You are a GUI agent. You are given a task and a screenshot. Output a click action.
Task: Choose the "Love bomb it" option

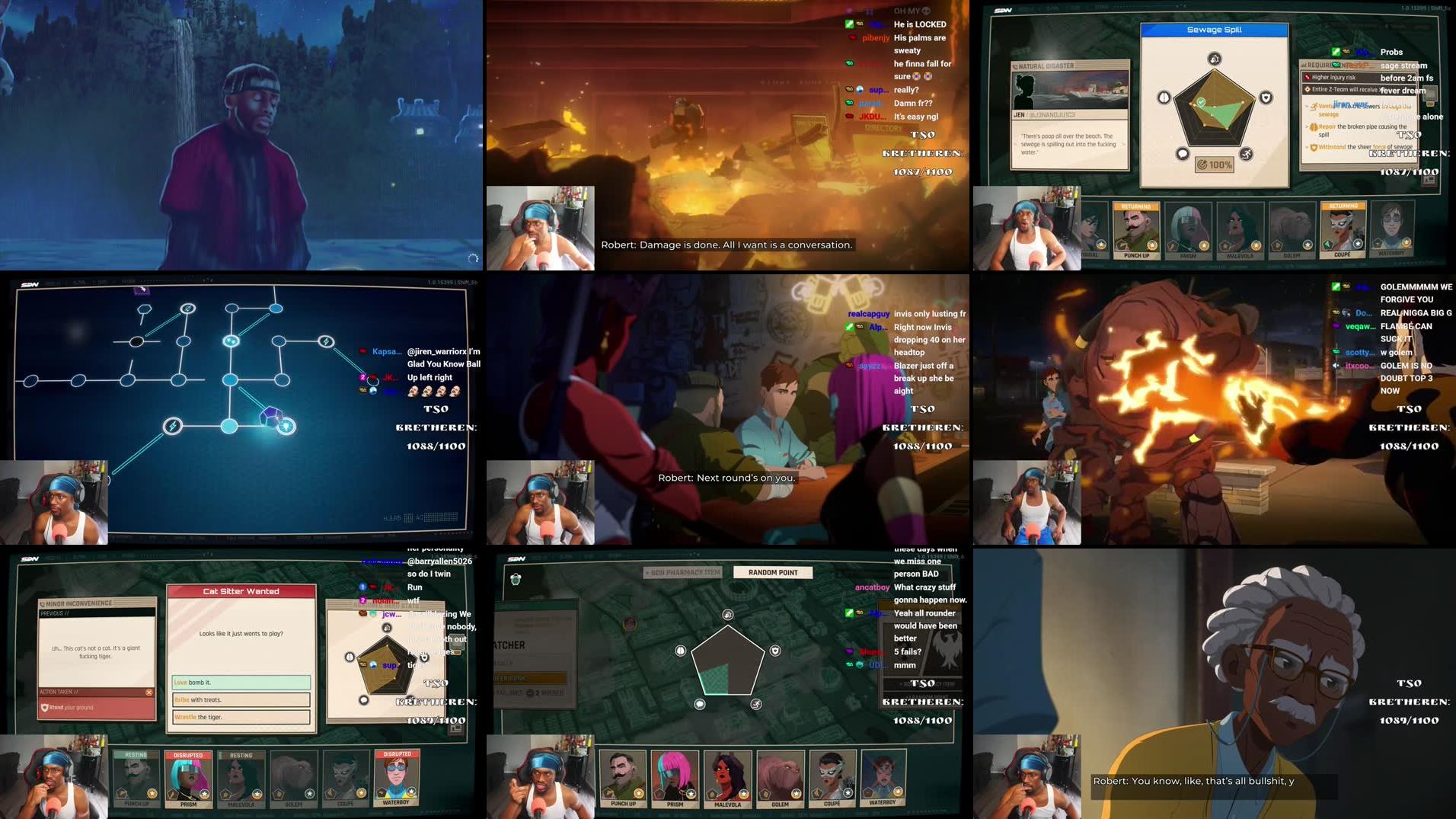[x=239, y=682]
